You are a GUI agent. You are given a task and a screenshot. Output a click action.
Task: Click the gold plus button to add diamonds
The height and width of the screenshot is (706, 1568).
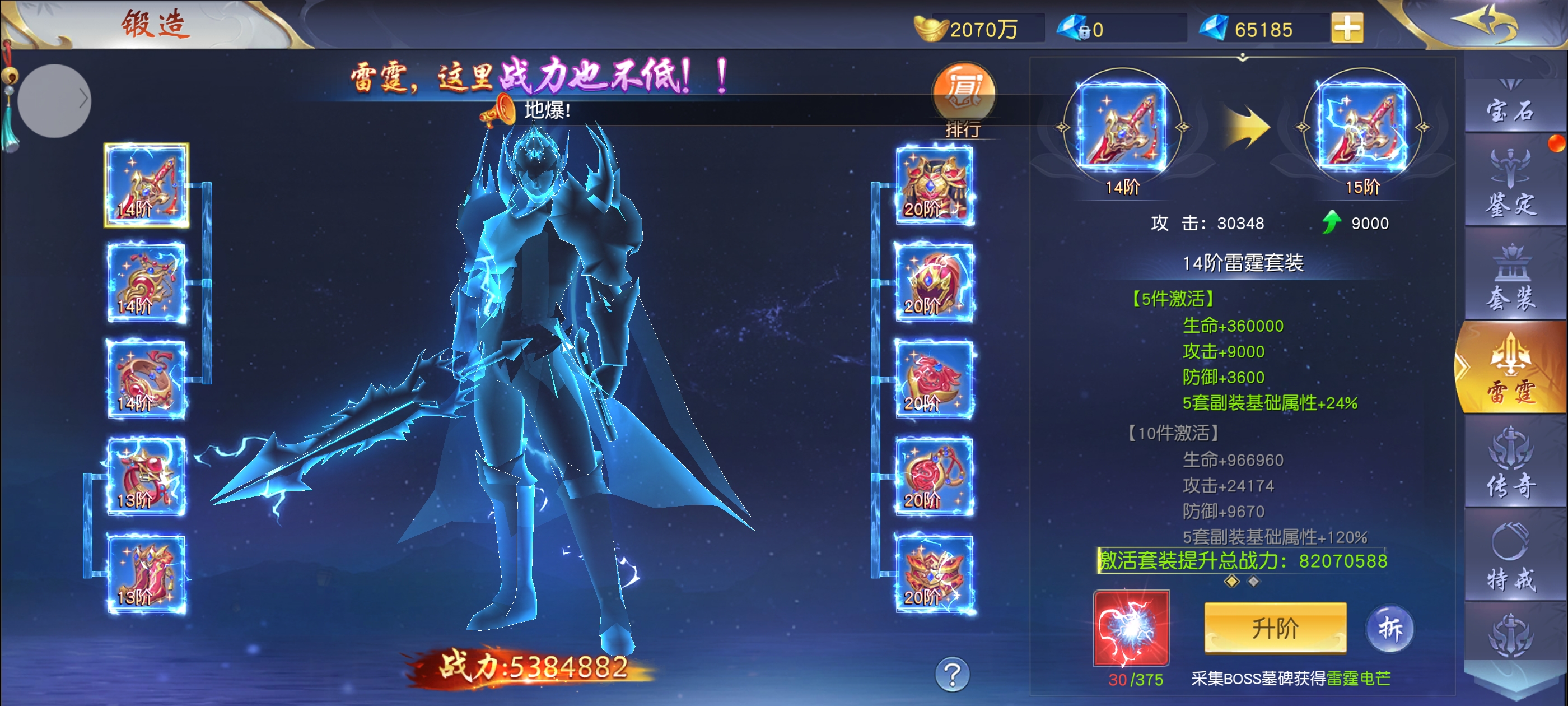(1347, 28)
